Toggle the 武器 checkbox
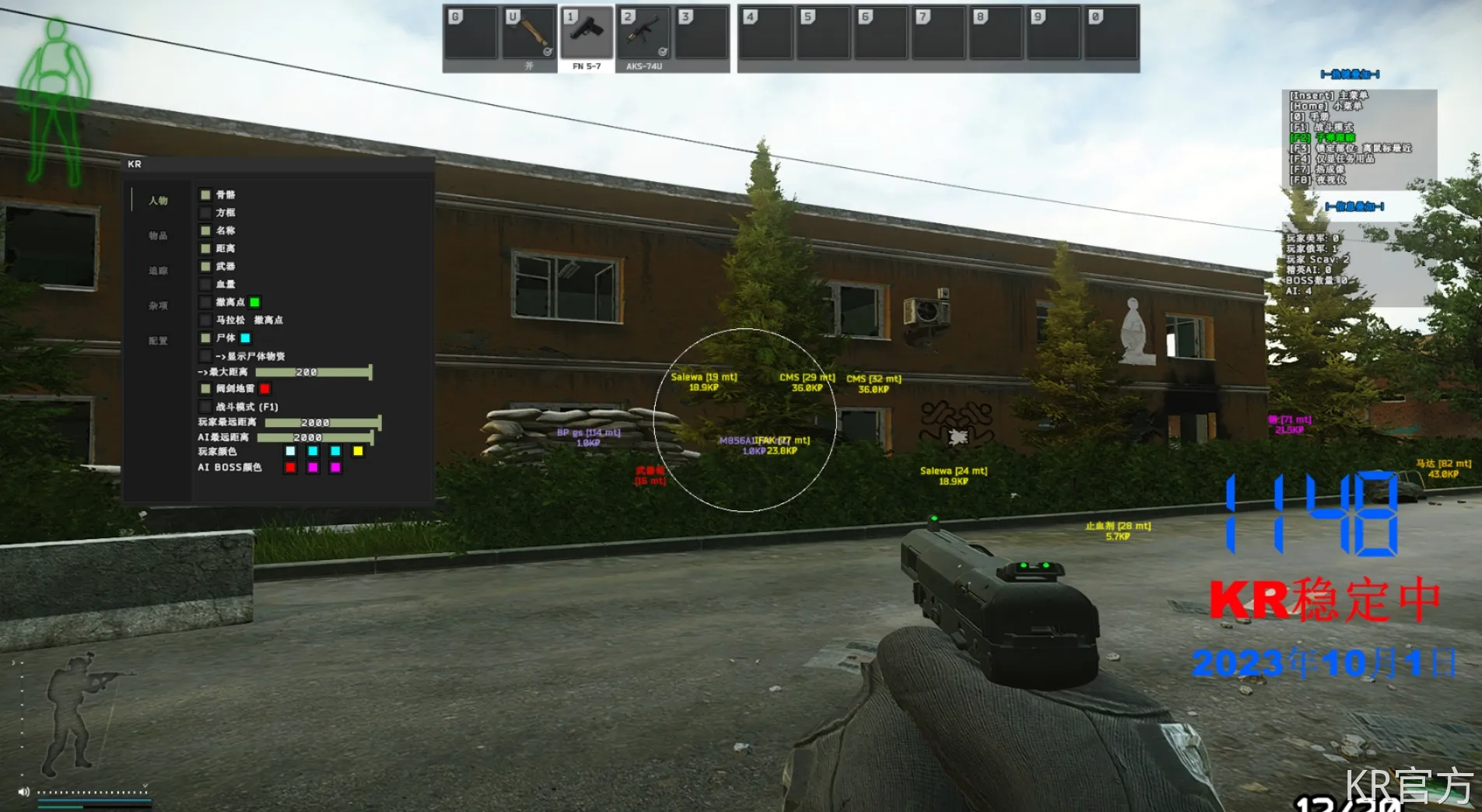This screenshot has width=1482, height=812. click(205, 266)
